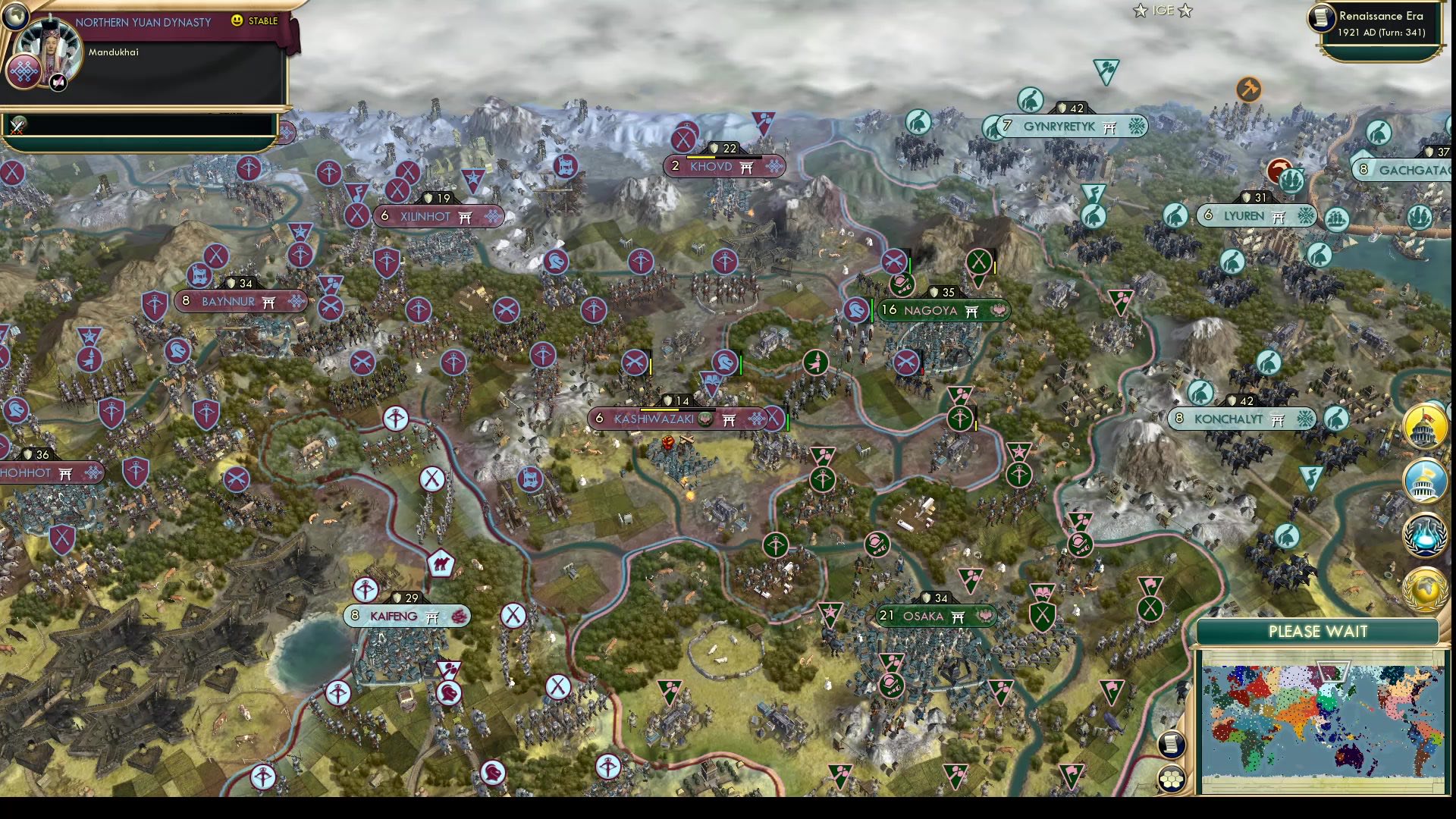Click the orange production hammer notification
The width and height of the screenshot is (1456, 819).
pyautogui.click(x=1250, y=89)
